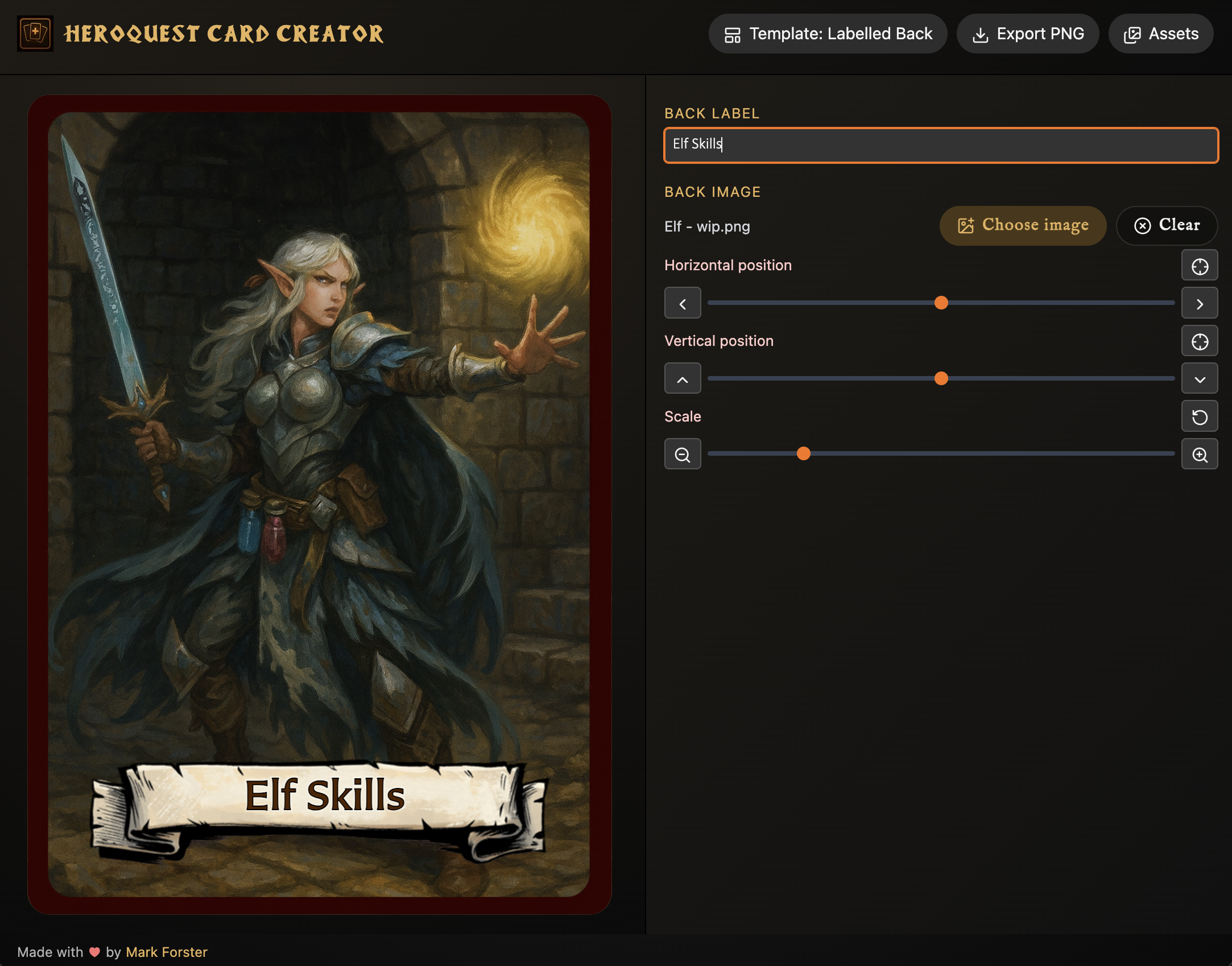Nudge the image up
1232x966 pixels.
pyautogui.click(x=683, y=379)
